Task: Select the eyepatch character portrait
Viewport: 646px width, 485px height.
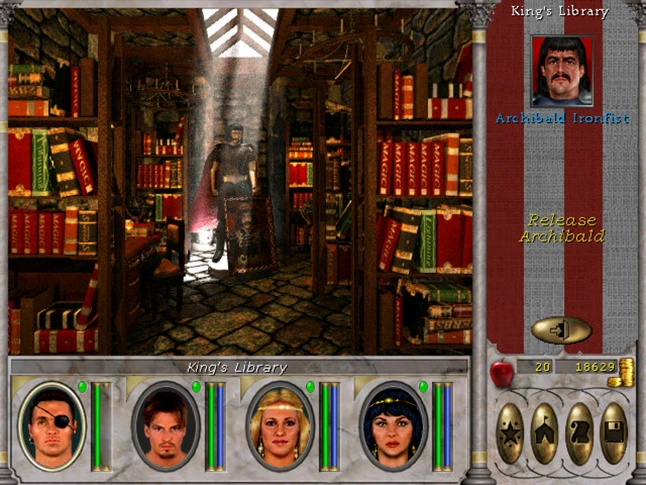Action: [x=52, y=425]
